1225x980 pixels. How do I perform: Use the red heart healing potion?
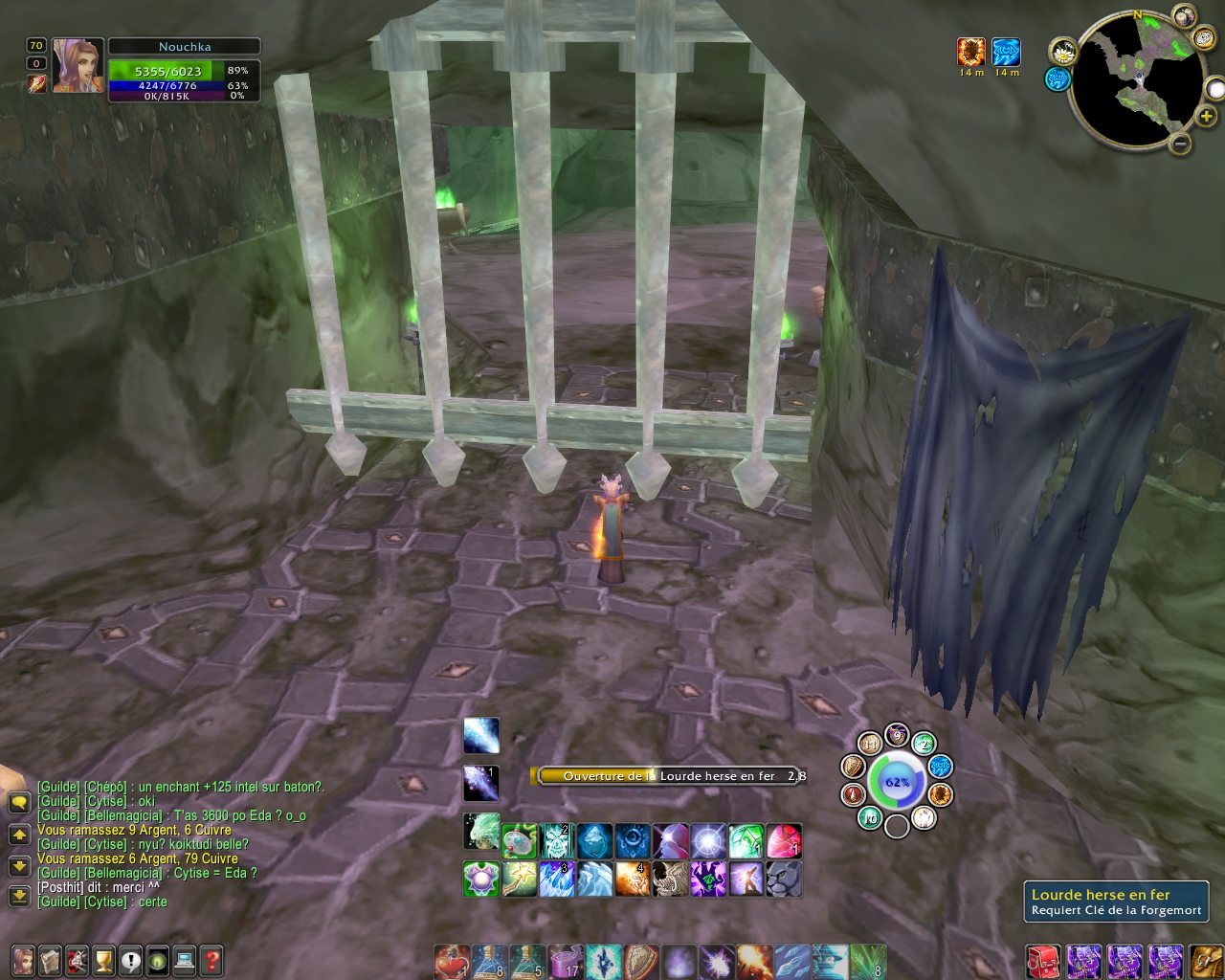click(x=451, y=961)
